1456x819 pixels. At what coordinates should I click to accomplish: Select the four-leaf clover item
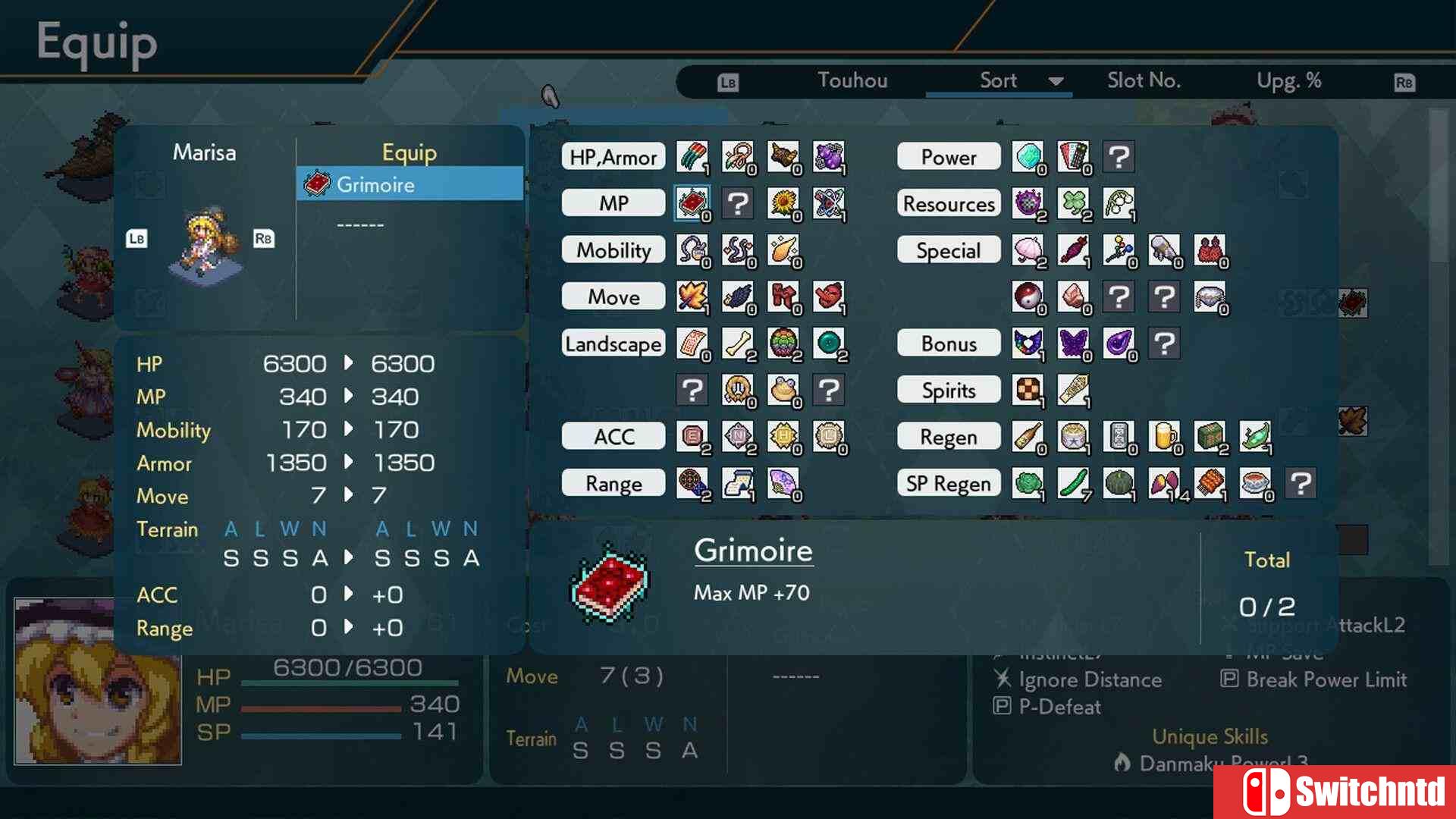click(x=1072, y=203)
